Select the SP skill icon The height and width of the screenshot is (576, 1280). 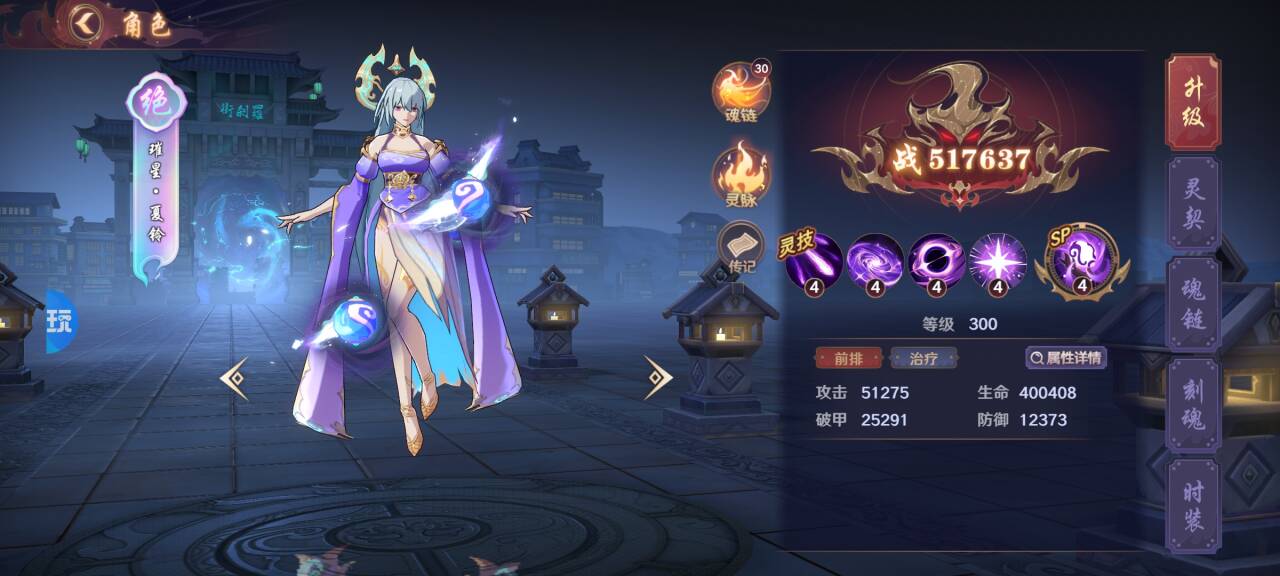click(x=1082, y=261)
